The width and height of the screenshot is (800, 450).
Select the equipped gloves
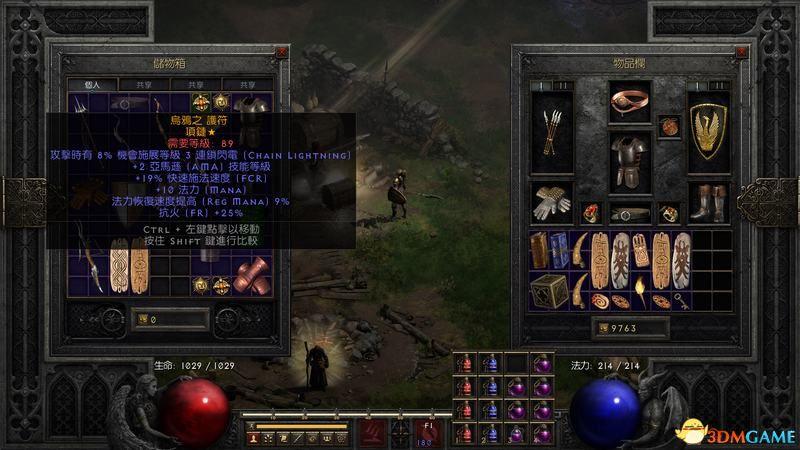553,201
